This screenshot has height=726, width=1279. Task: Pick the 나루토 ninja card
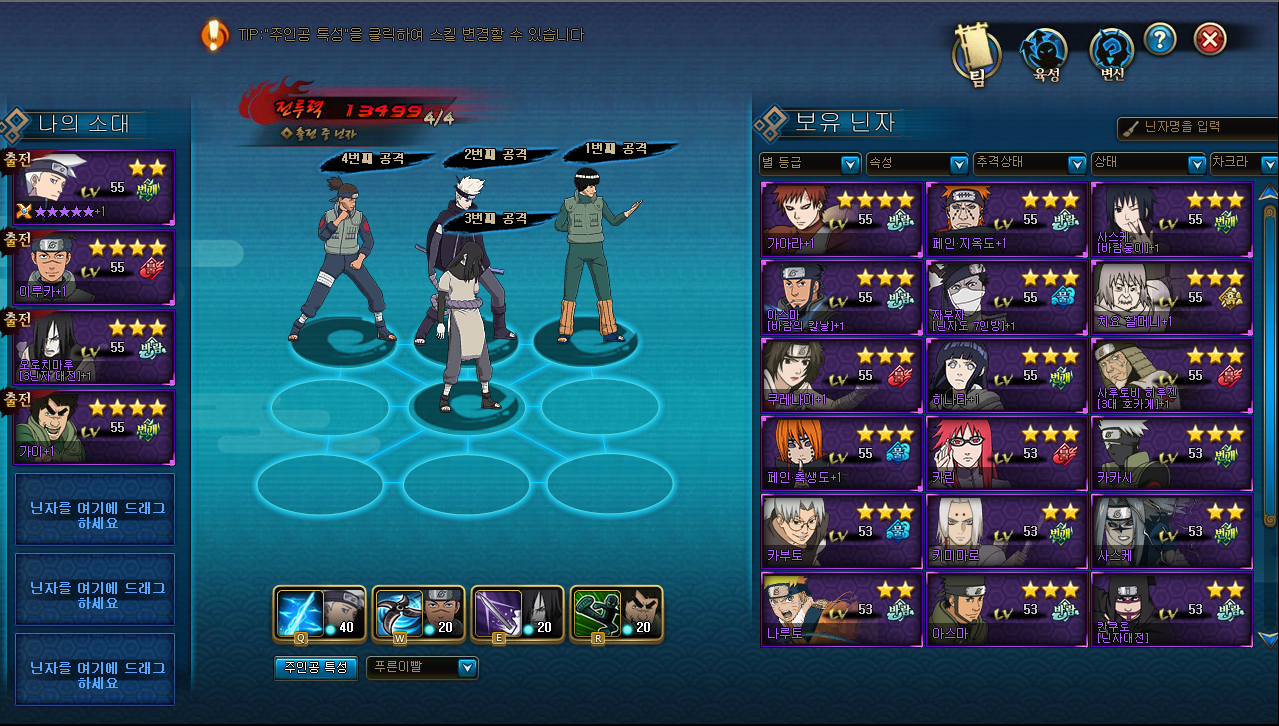(841, 609)
